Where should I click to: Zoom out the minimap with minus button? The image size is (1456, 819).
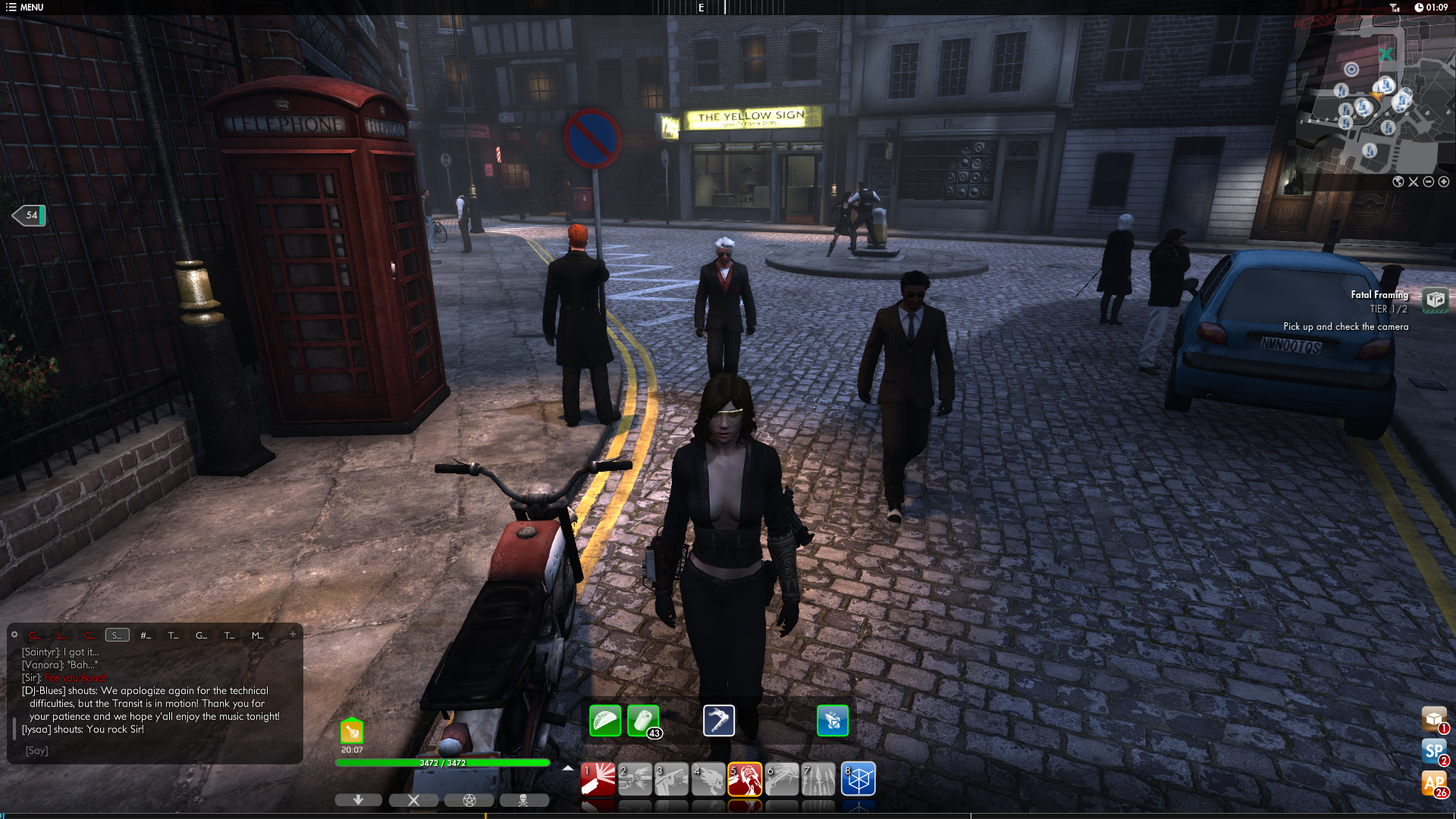[1429, 182]
